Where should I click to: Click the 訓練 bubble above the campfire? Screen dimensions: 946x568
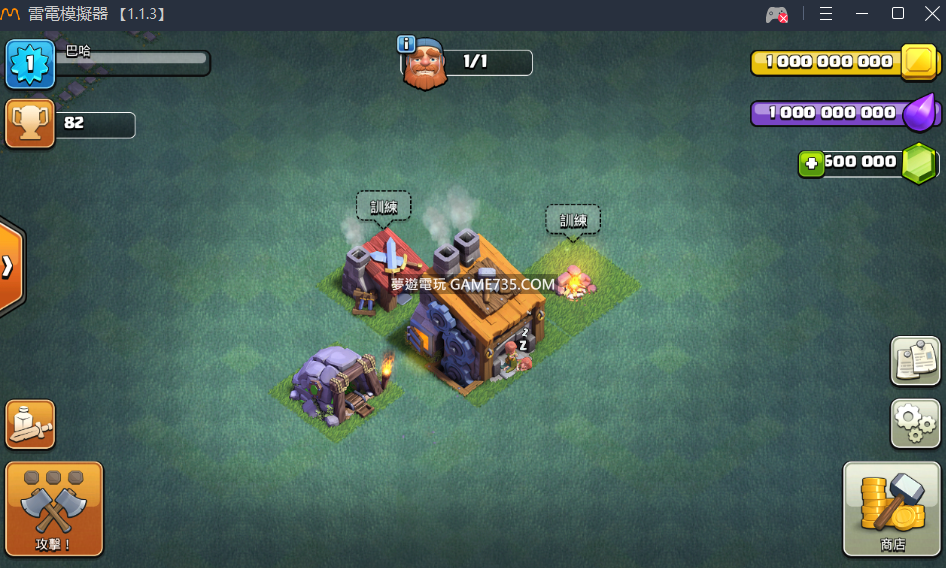[573, 221]
